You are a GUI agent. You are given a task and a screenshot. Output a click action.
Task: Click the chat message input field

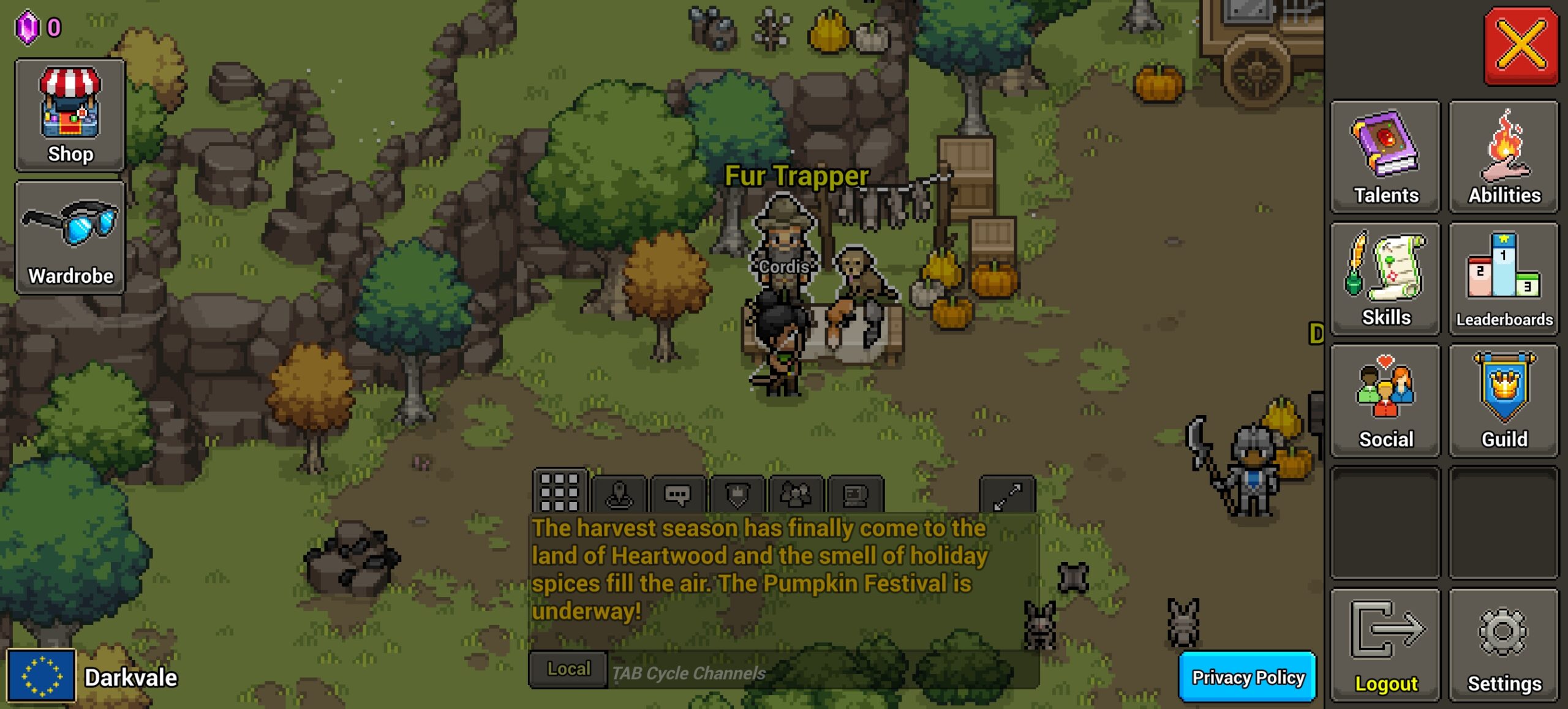821,672
